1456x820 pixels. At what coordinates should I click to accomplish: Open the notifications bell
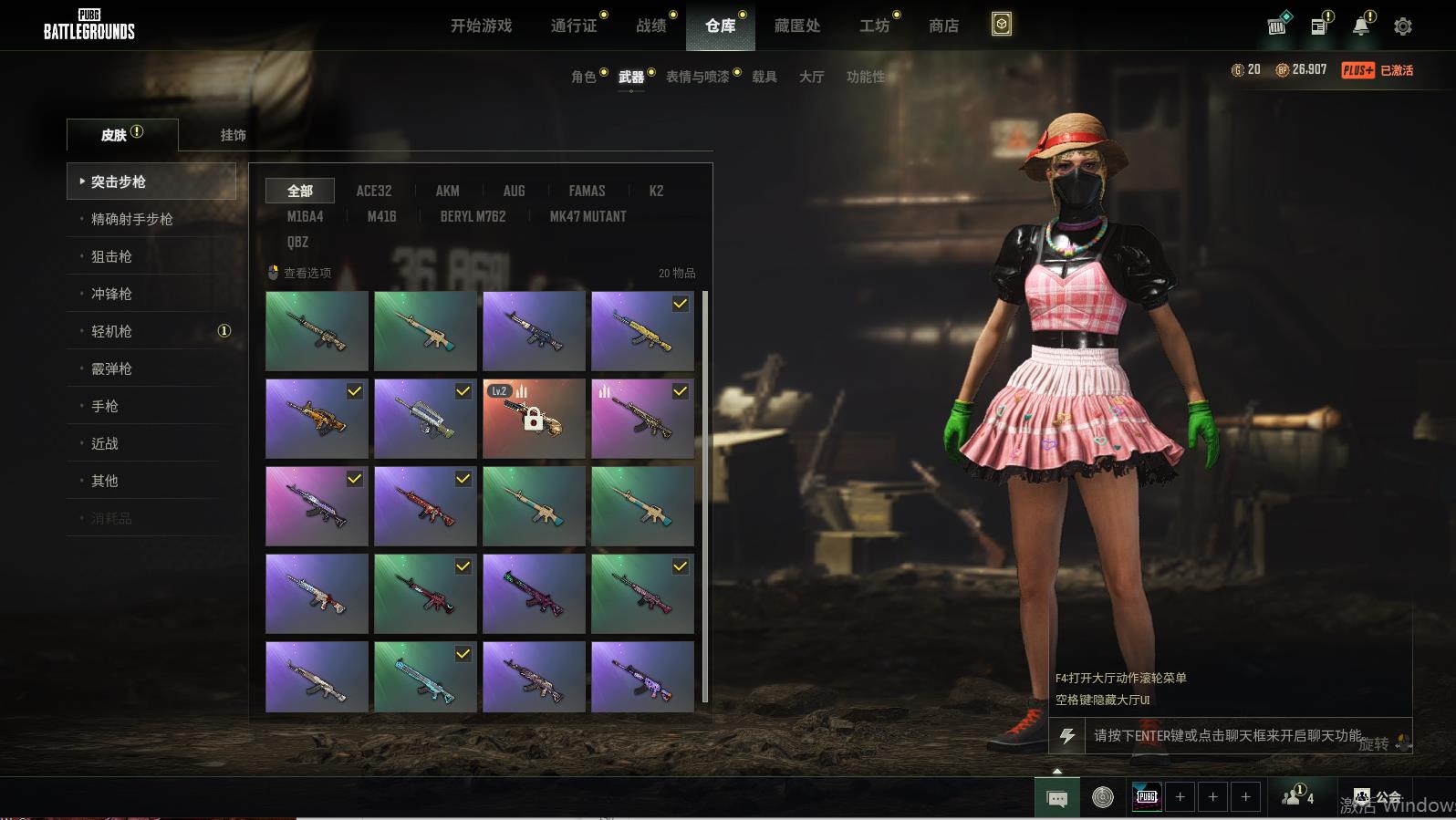(x=1361, y=26)
